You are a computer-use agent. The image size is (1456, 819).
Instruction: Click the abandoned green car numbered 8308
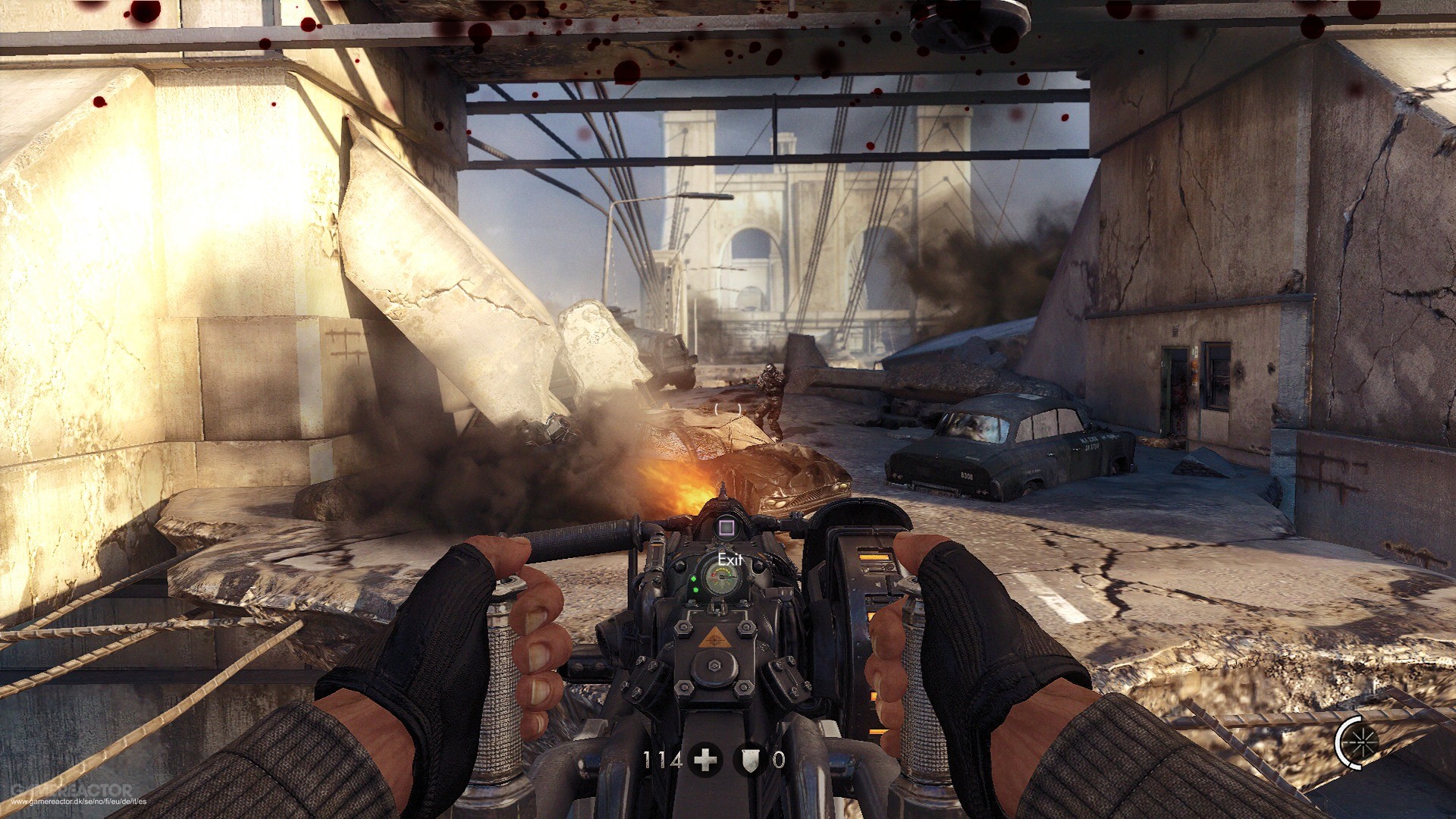tap(1001, 440)
